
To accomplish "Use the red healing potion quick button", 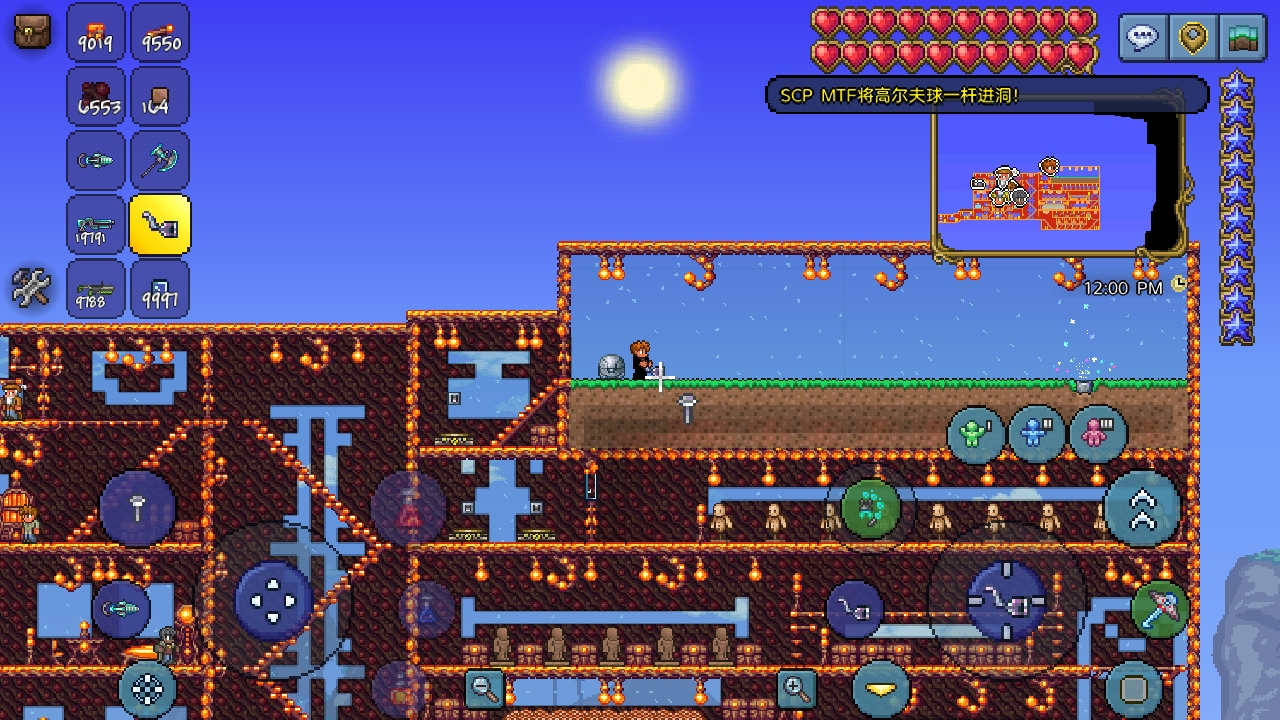I will point(408,508).
